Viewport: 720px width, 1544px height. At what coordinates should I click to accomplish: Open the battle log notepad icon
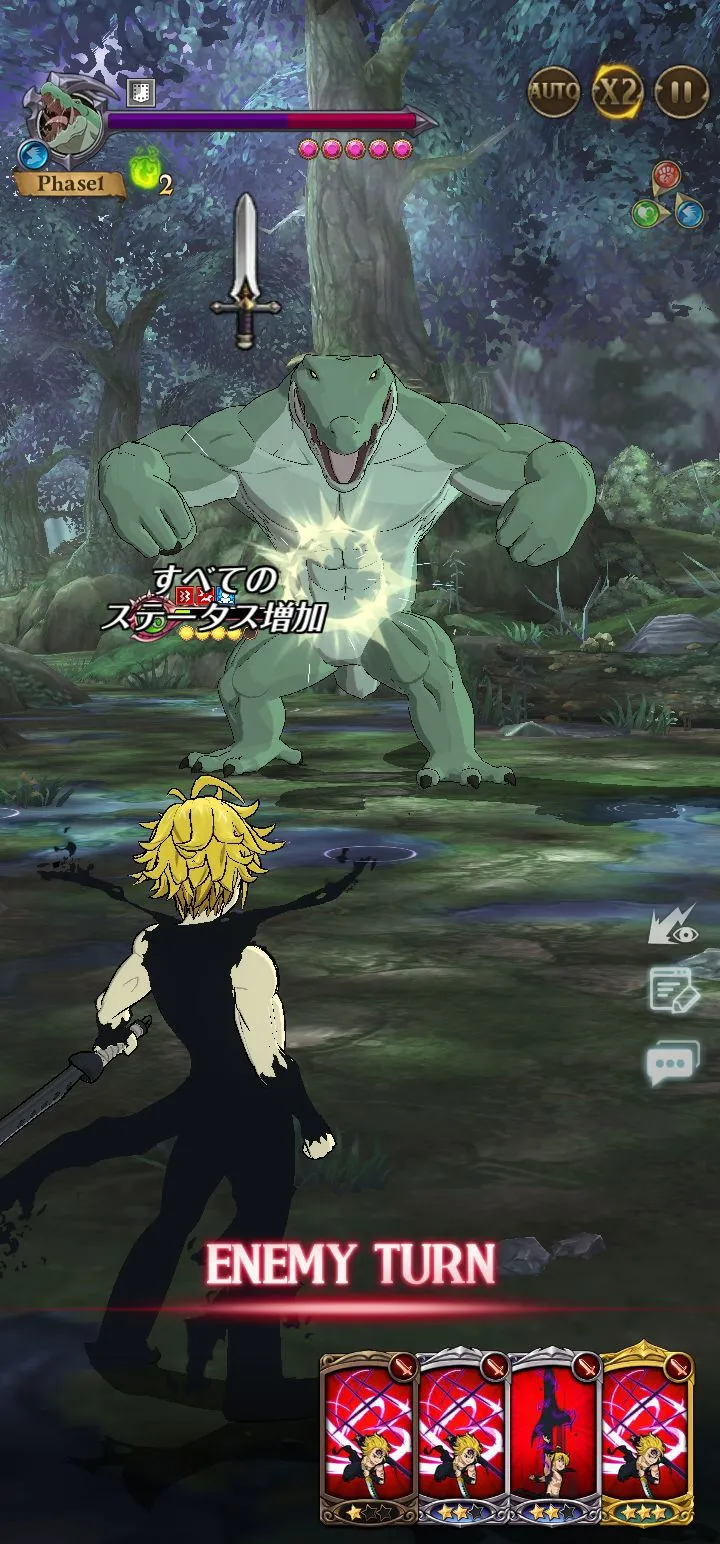pyautogui.click(x=672, y=990)
